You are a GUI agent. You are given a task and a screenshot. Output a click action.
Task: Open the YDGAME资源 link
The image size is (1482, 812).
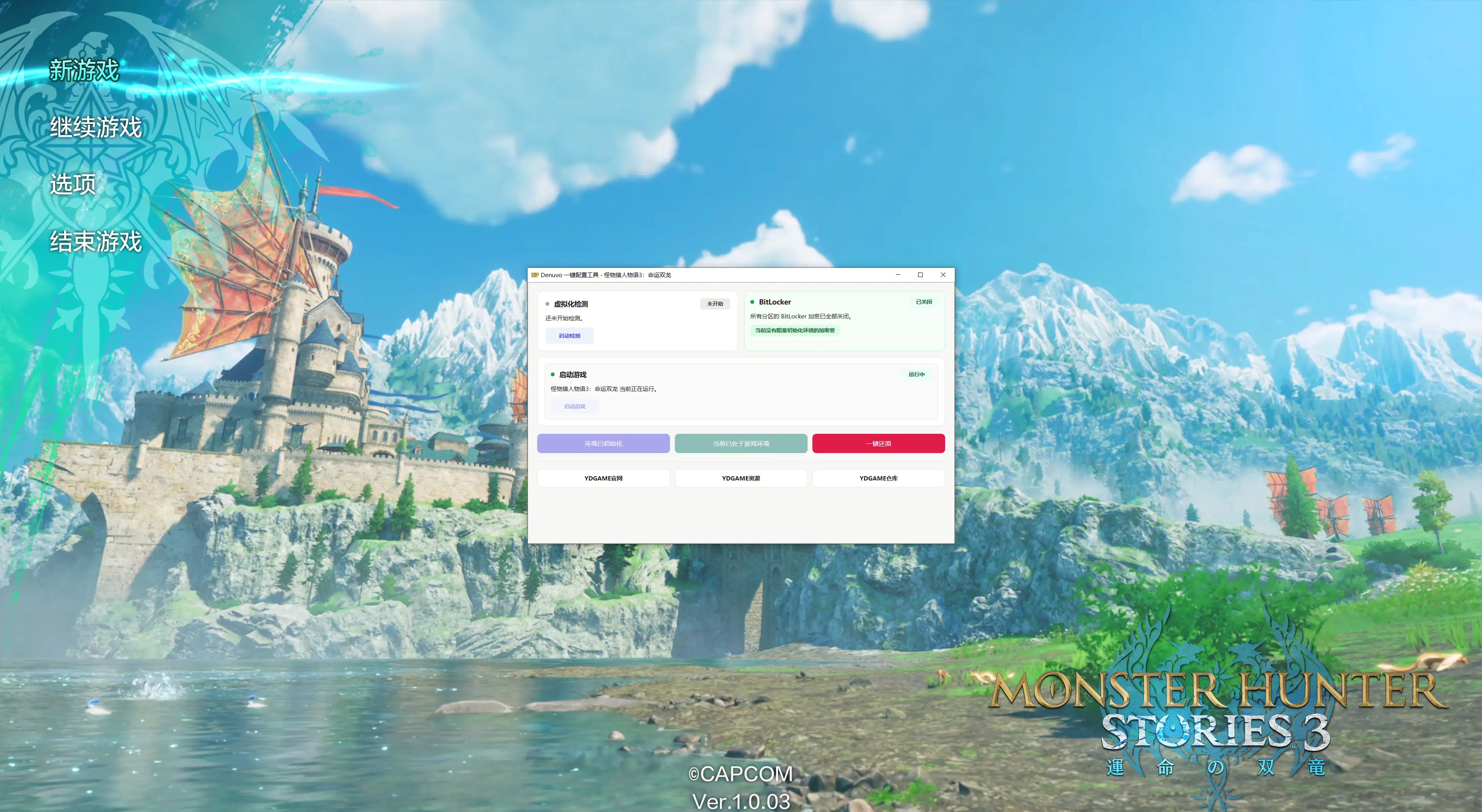(741, 478)
